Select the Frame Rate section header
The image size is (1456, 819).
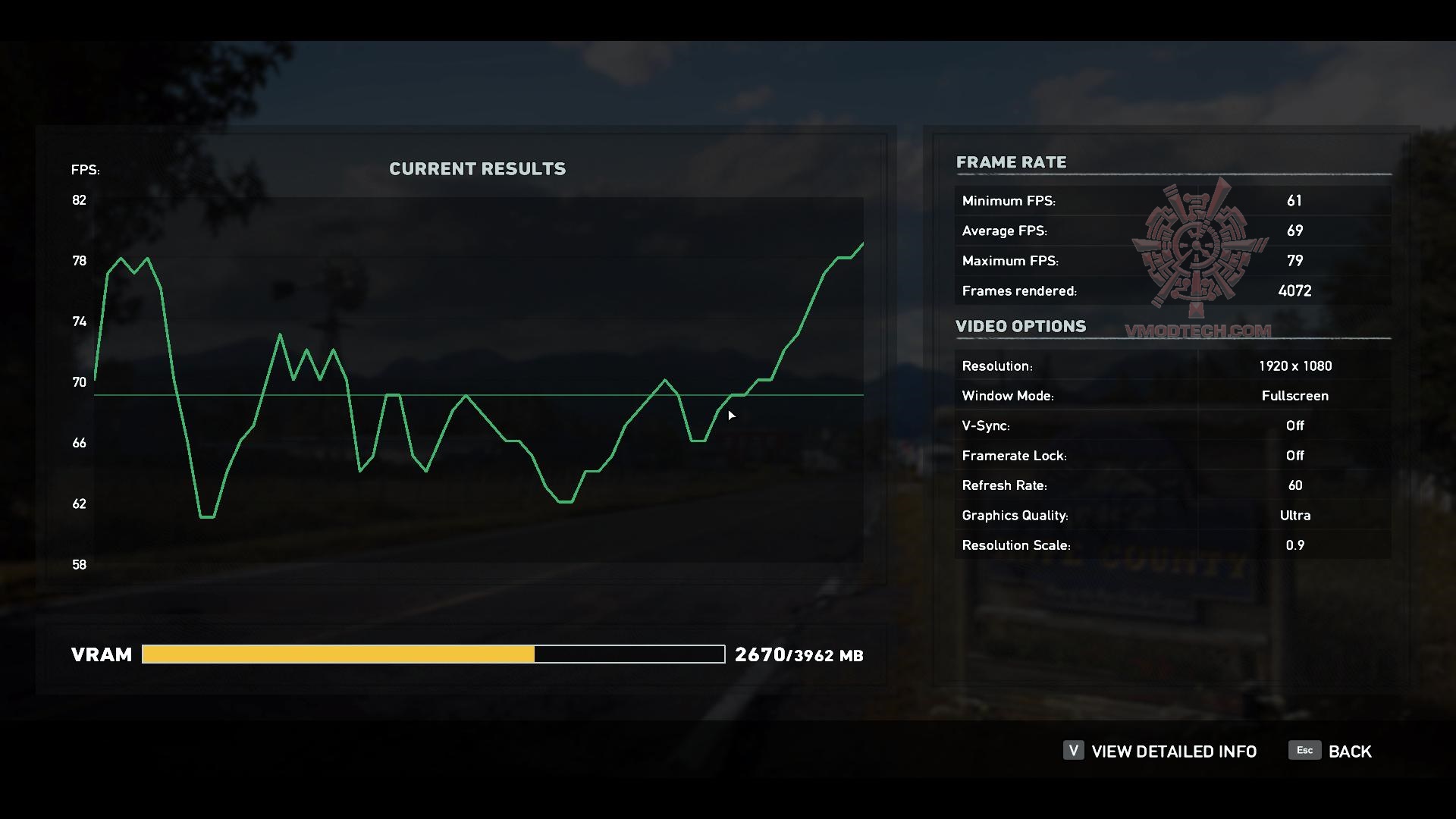1012,162
